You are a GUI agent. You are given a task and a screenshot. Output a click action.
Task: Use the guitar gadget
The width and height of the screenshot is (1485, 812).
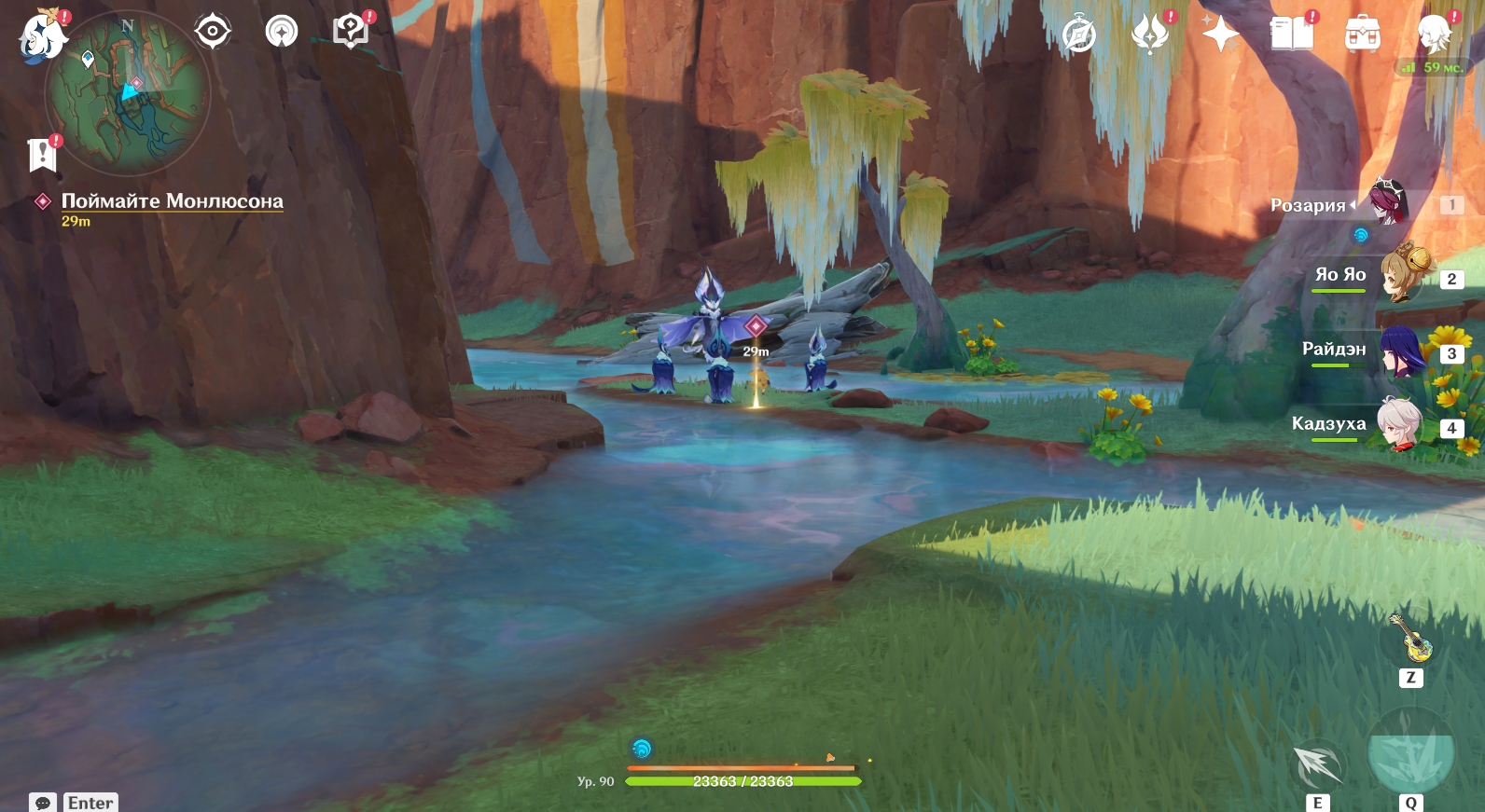coord(1411,640)
